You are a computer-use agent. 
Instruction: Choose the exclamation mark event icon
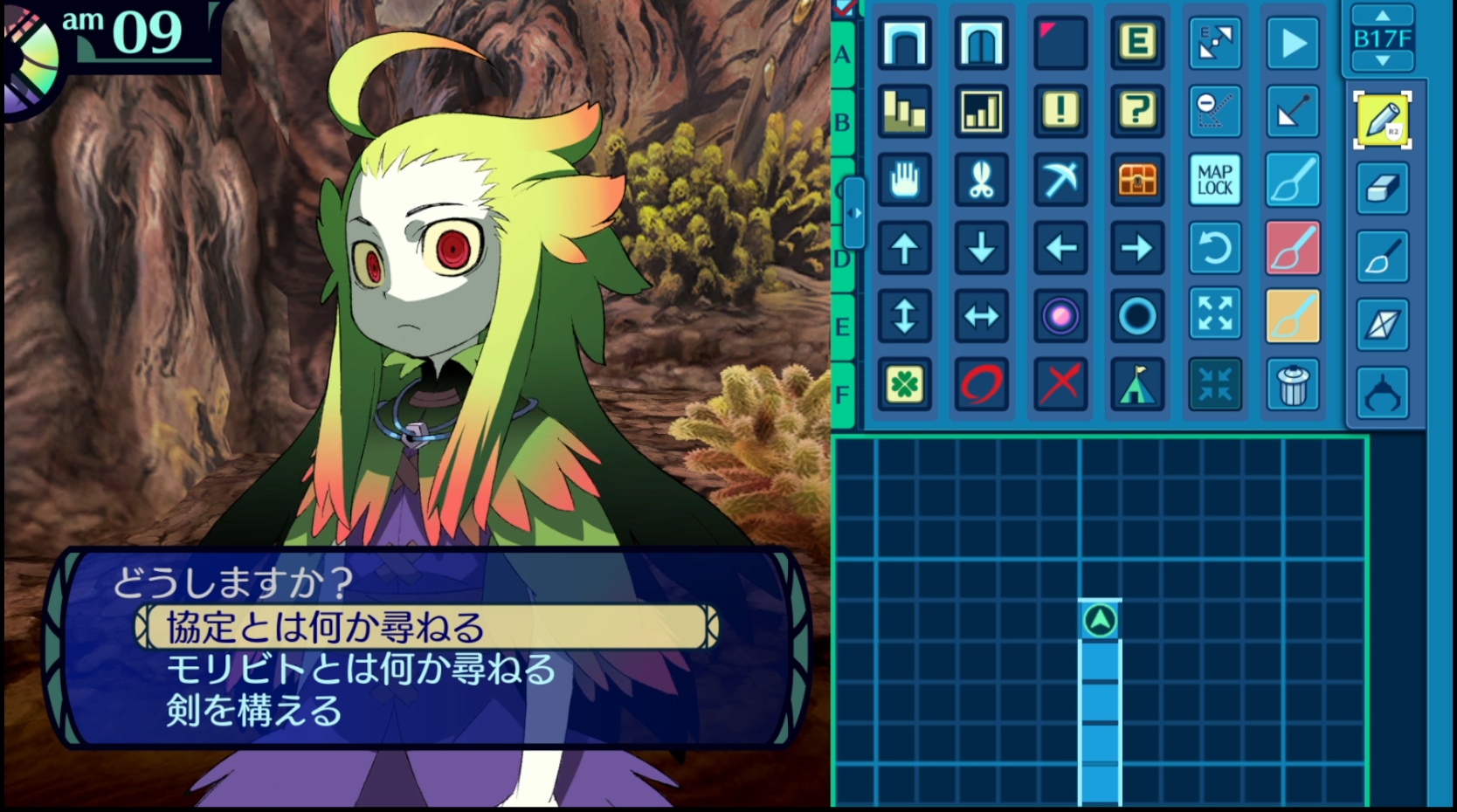click(1060, 111)
